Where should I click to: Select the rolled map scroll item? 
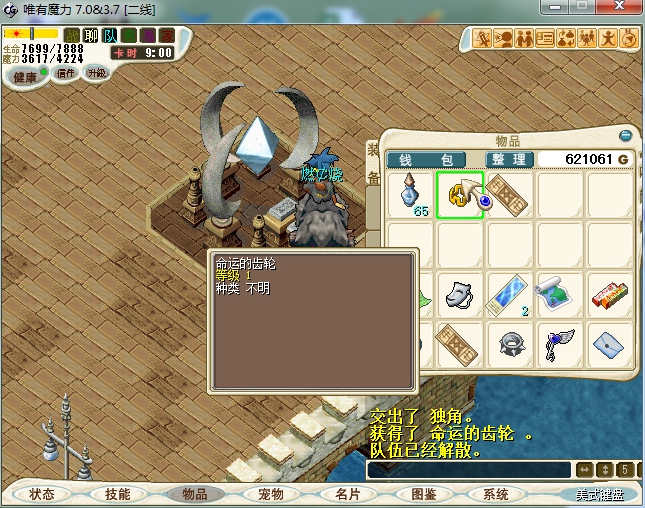click(x=559, y=294)
